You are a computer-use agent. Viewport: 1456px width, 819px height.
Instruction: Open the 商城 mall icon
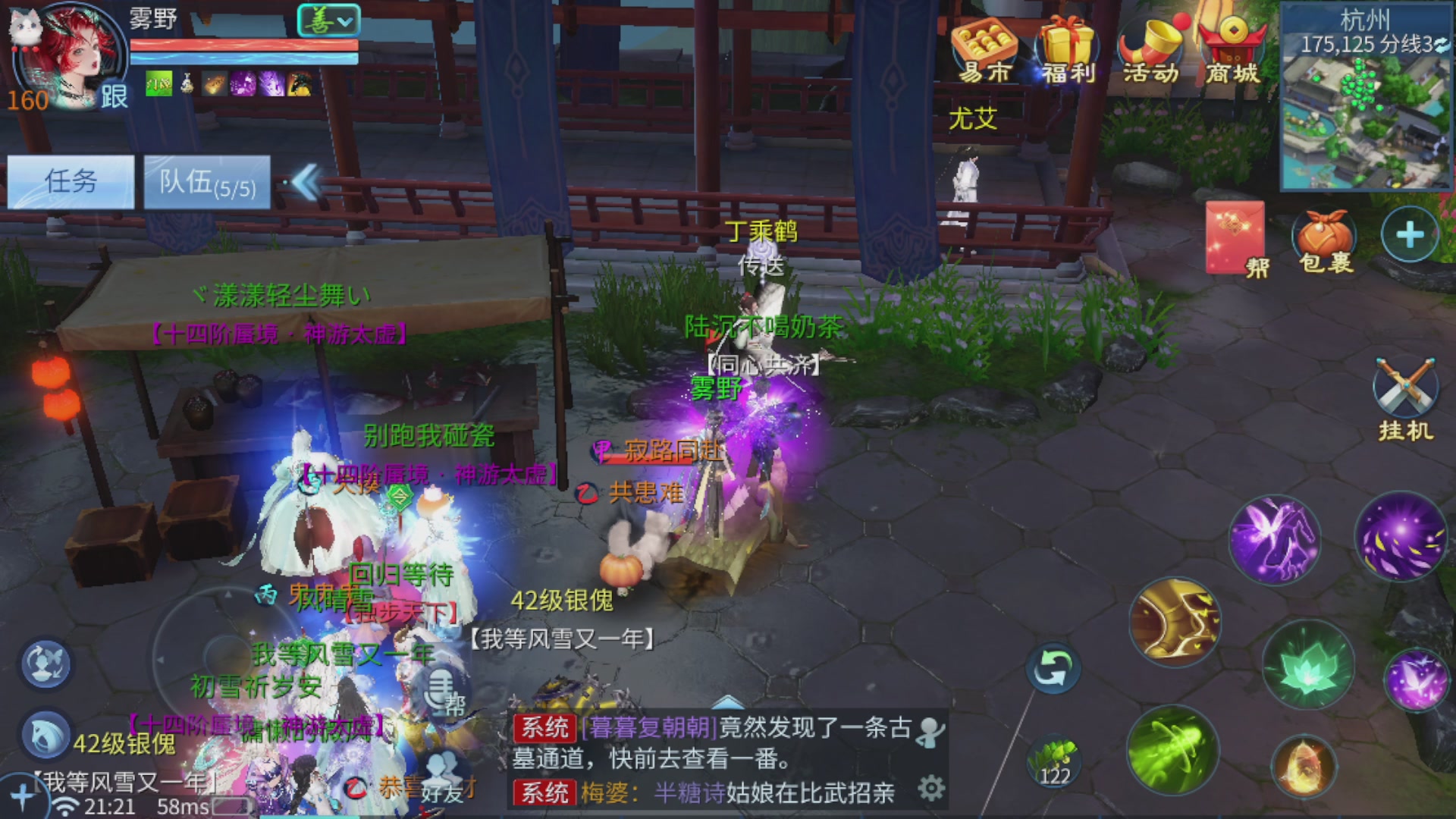click(1233, 42)
